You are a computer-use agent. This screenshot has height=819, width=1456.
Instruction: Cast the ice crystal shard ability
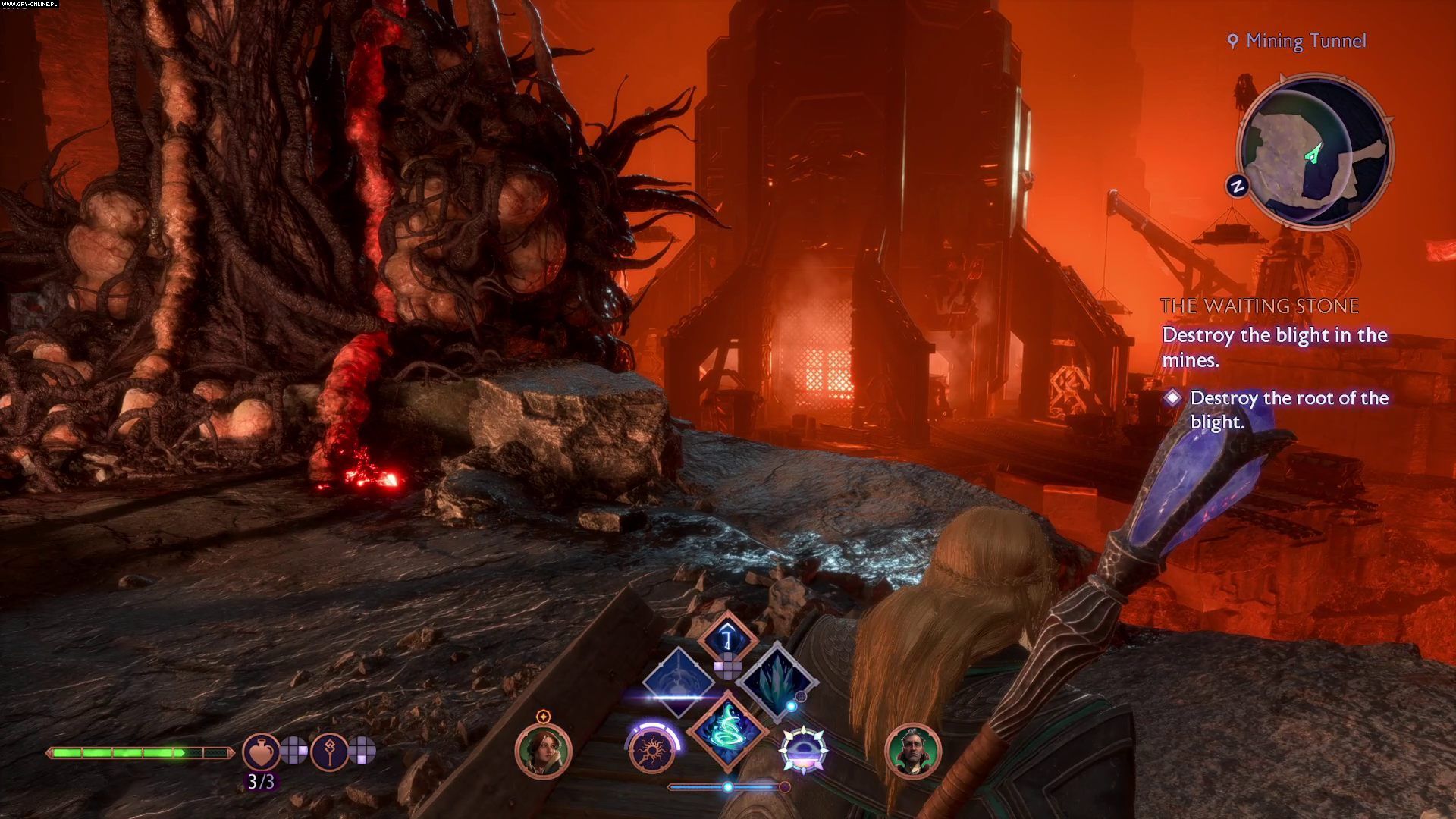(777, 679)
